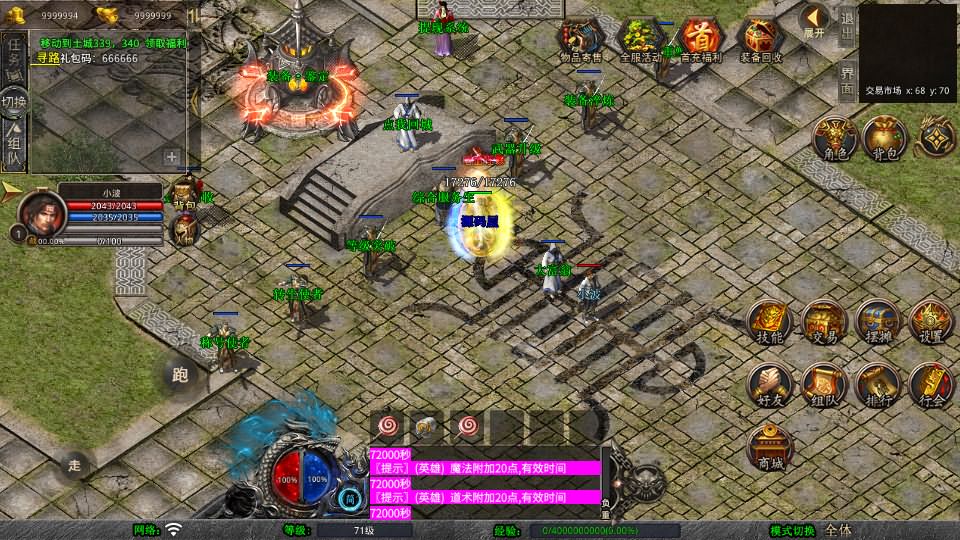Open the 商城 shop
Image resolution: width=960 pixels, height=540 pixels.
[x=770, y=446]
